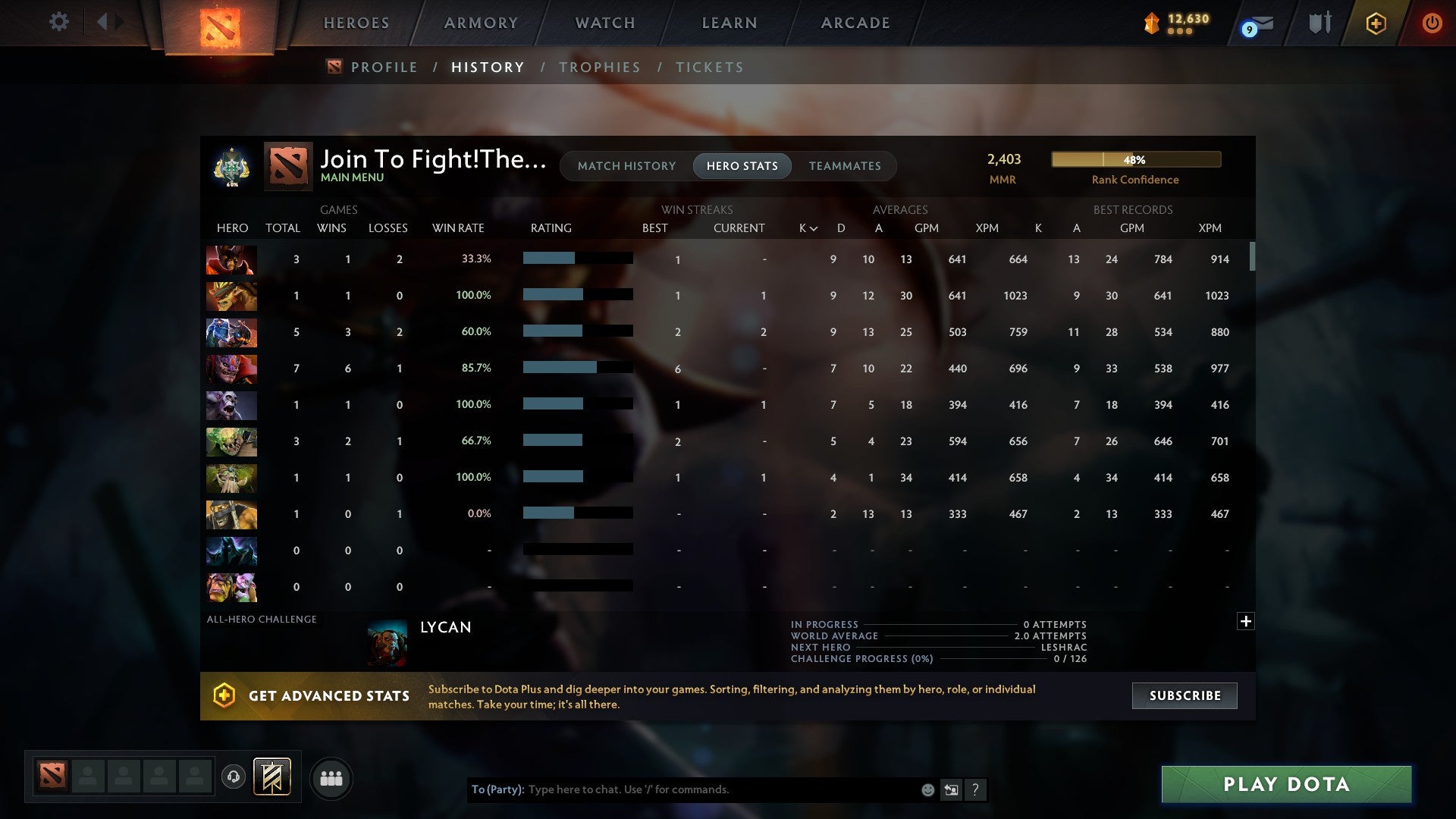
Task: Open the guild banner icon near party slots
Action: (272, 777)
